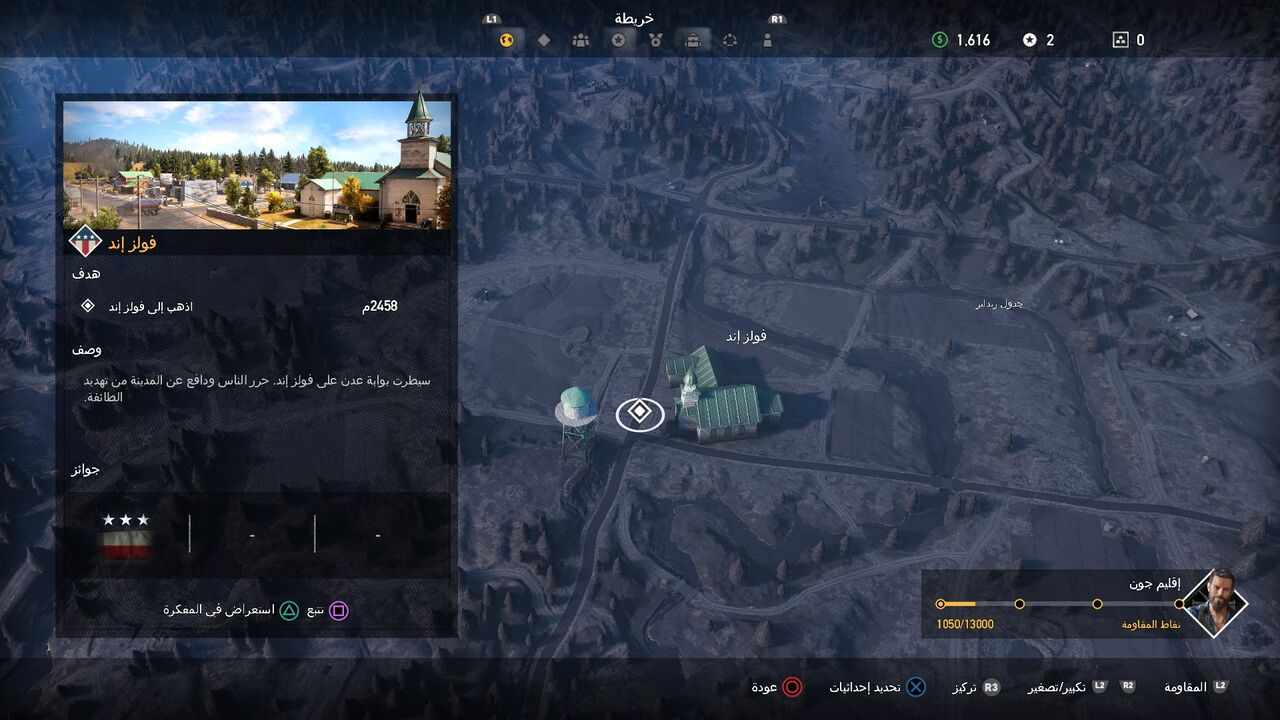1280x720 pixels.
Task: Open the single person character tab
Action: (x=767, y=41)
